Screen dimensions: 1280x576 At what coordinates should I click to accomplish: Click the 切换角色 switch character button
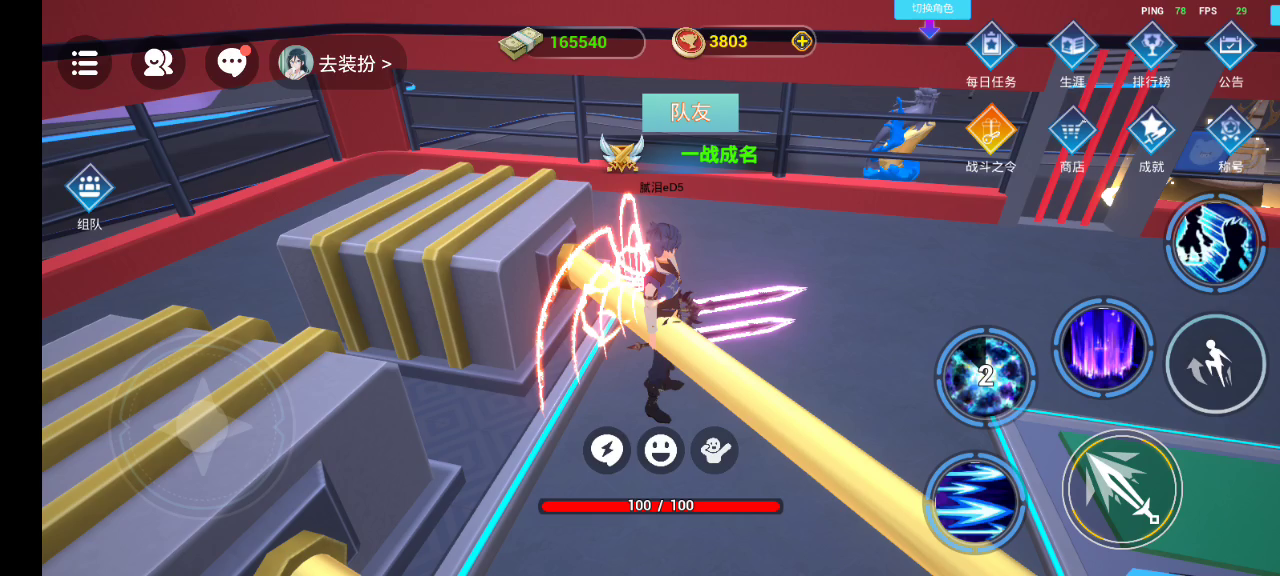click(x=932, y=10)
